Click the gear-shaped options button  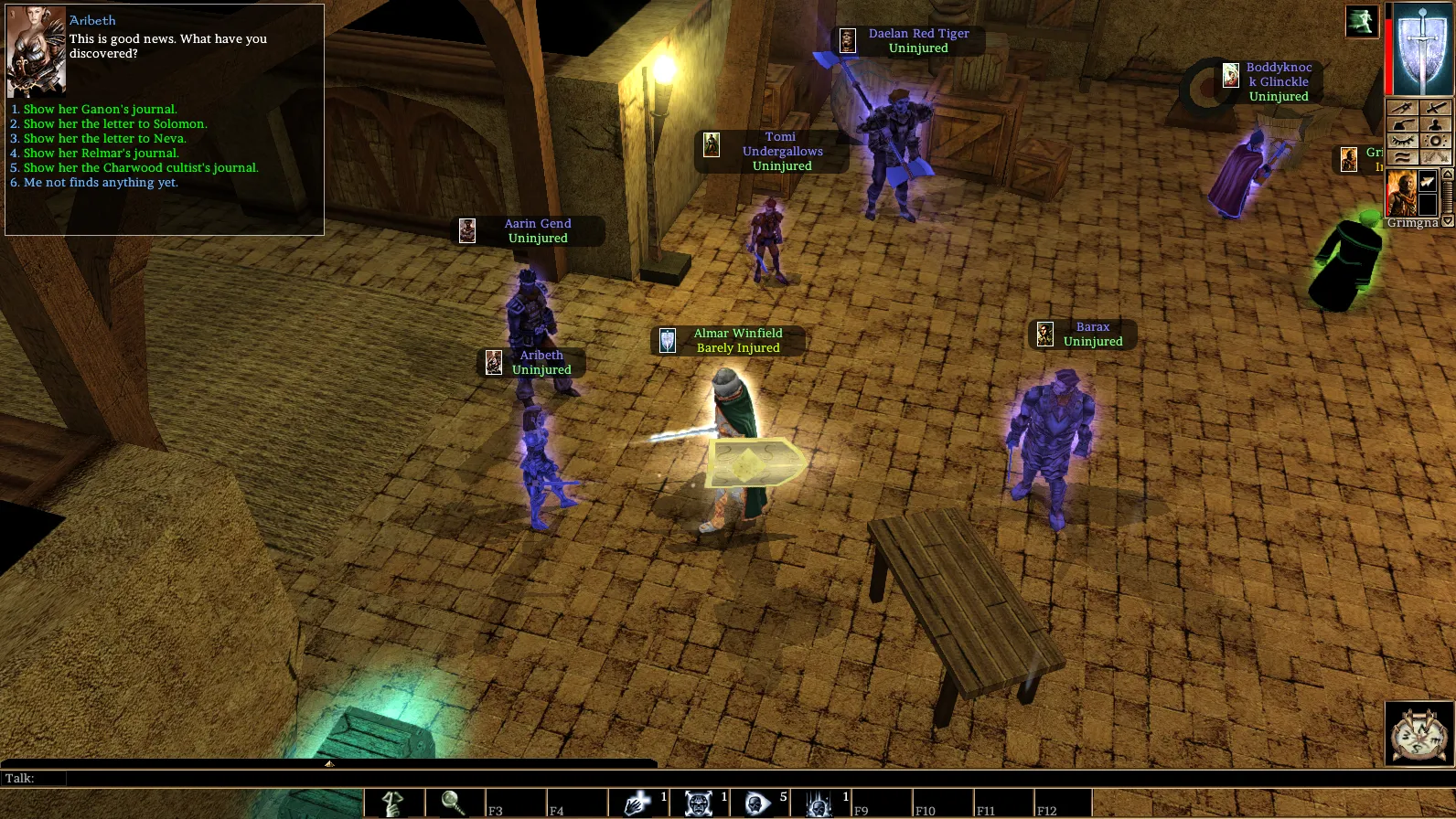[1436, 141]
